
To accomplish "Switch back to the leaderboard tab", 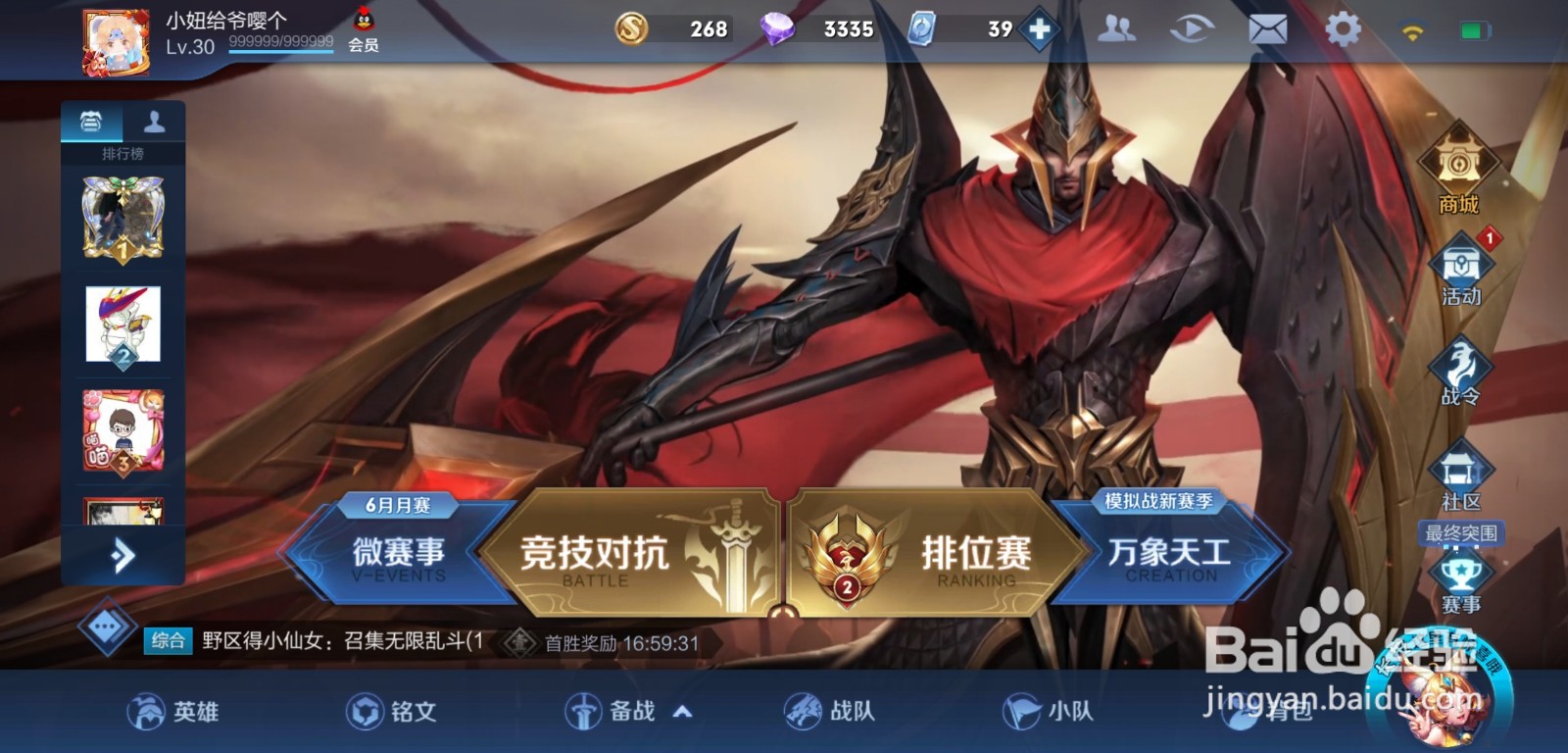I will [92, 120].
